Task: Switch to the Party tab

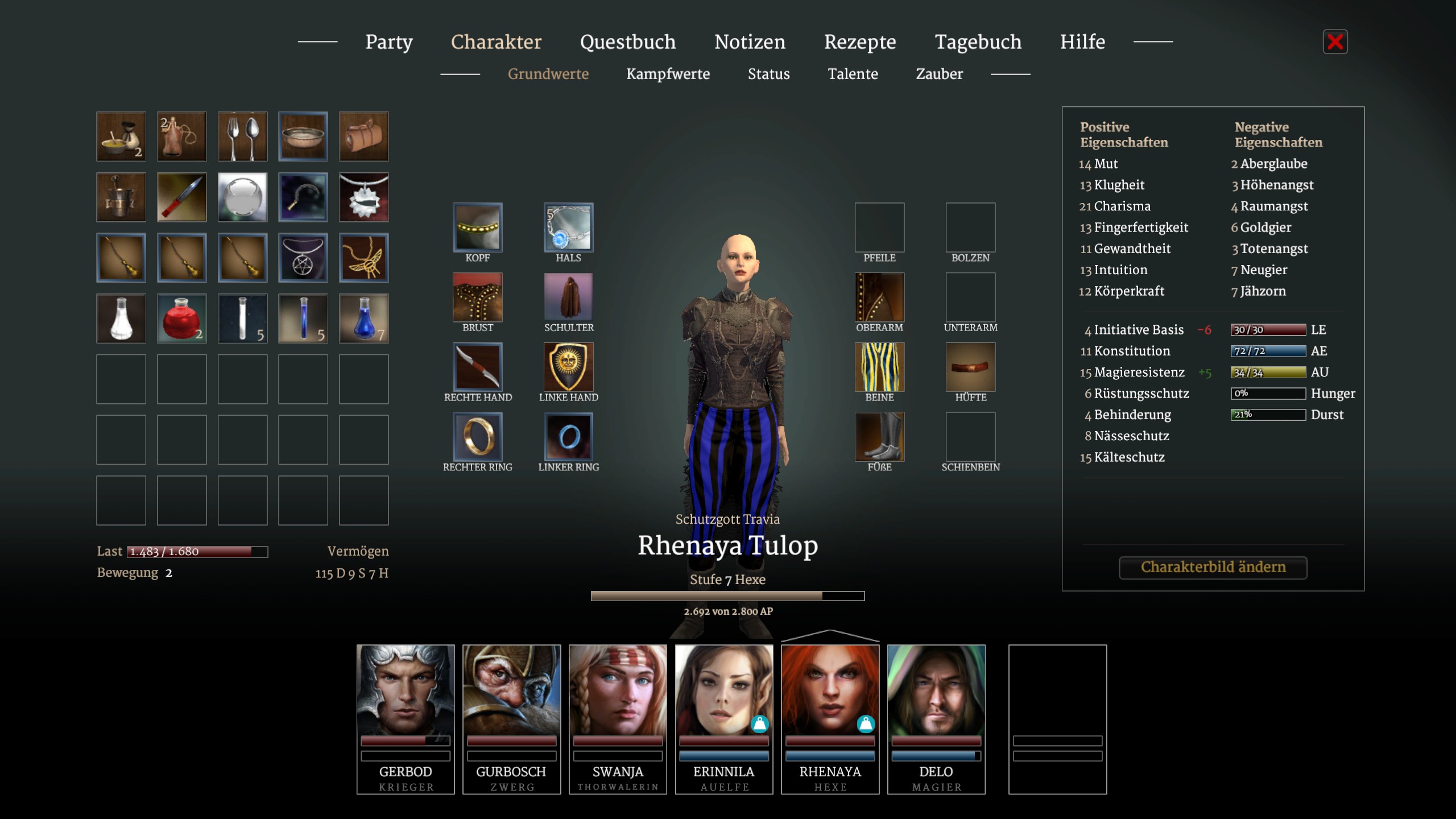Action: (389, 42)
